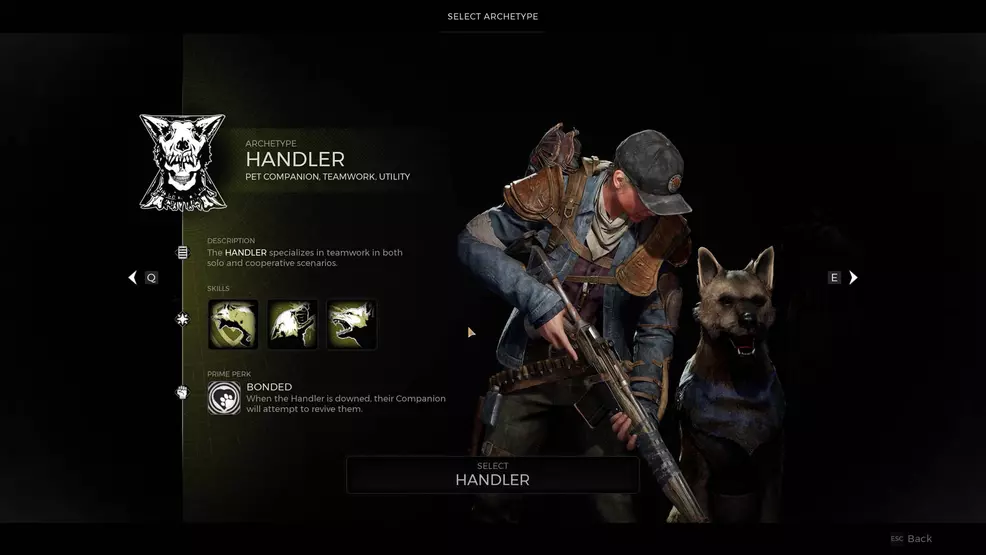Click the Handler dog skull emblem
The image size is (986, 555).
pos(182,163)
